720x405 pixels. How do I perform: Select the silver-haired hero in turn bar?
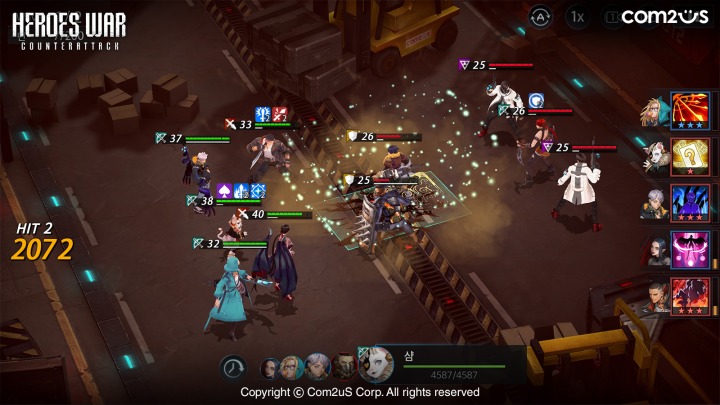(318, 367)
